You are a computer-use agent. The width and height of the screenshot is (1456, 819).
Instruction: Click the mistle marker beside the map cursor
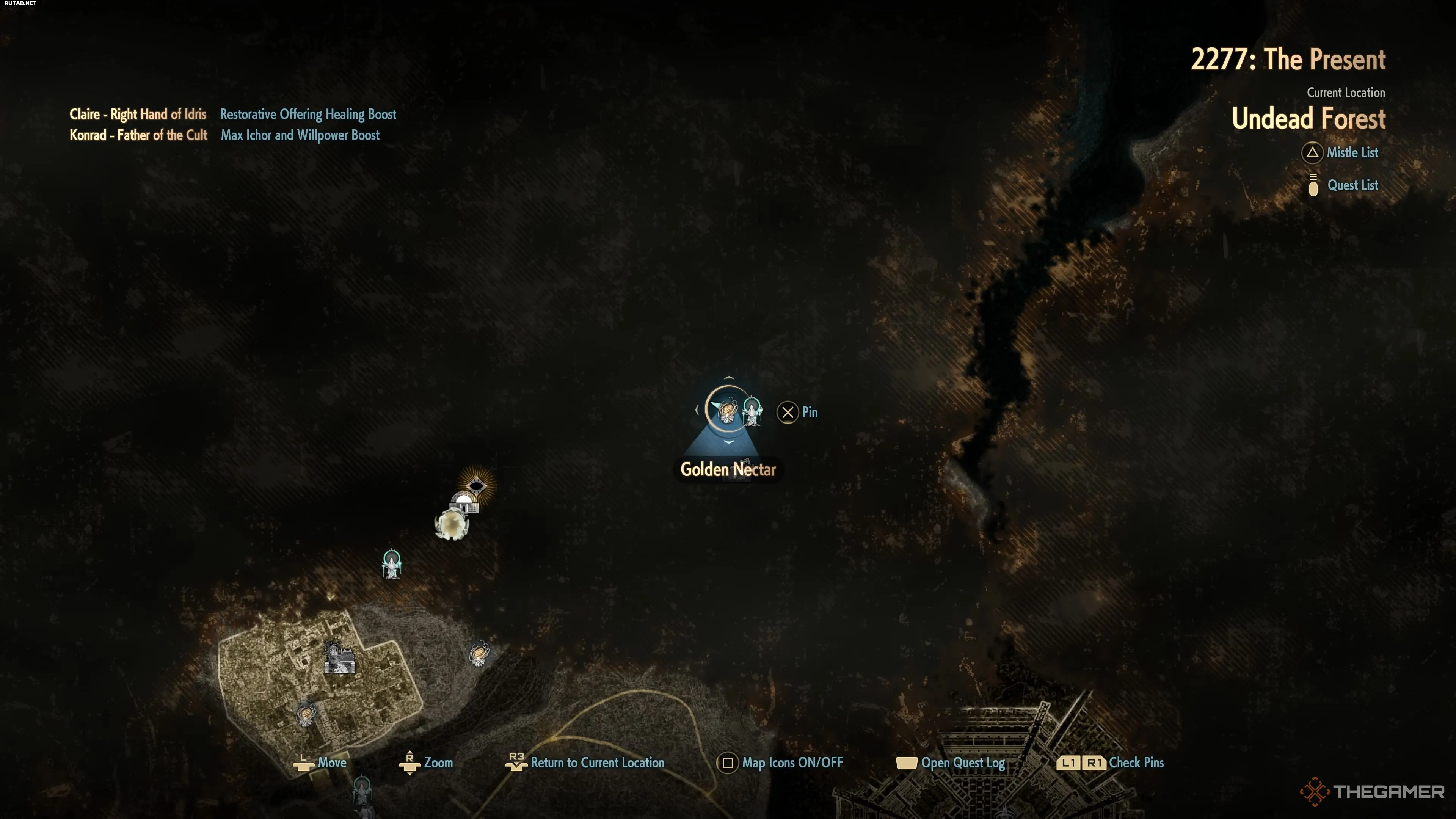(x=752, y=411)
